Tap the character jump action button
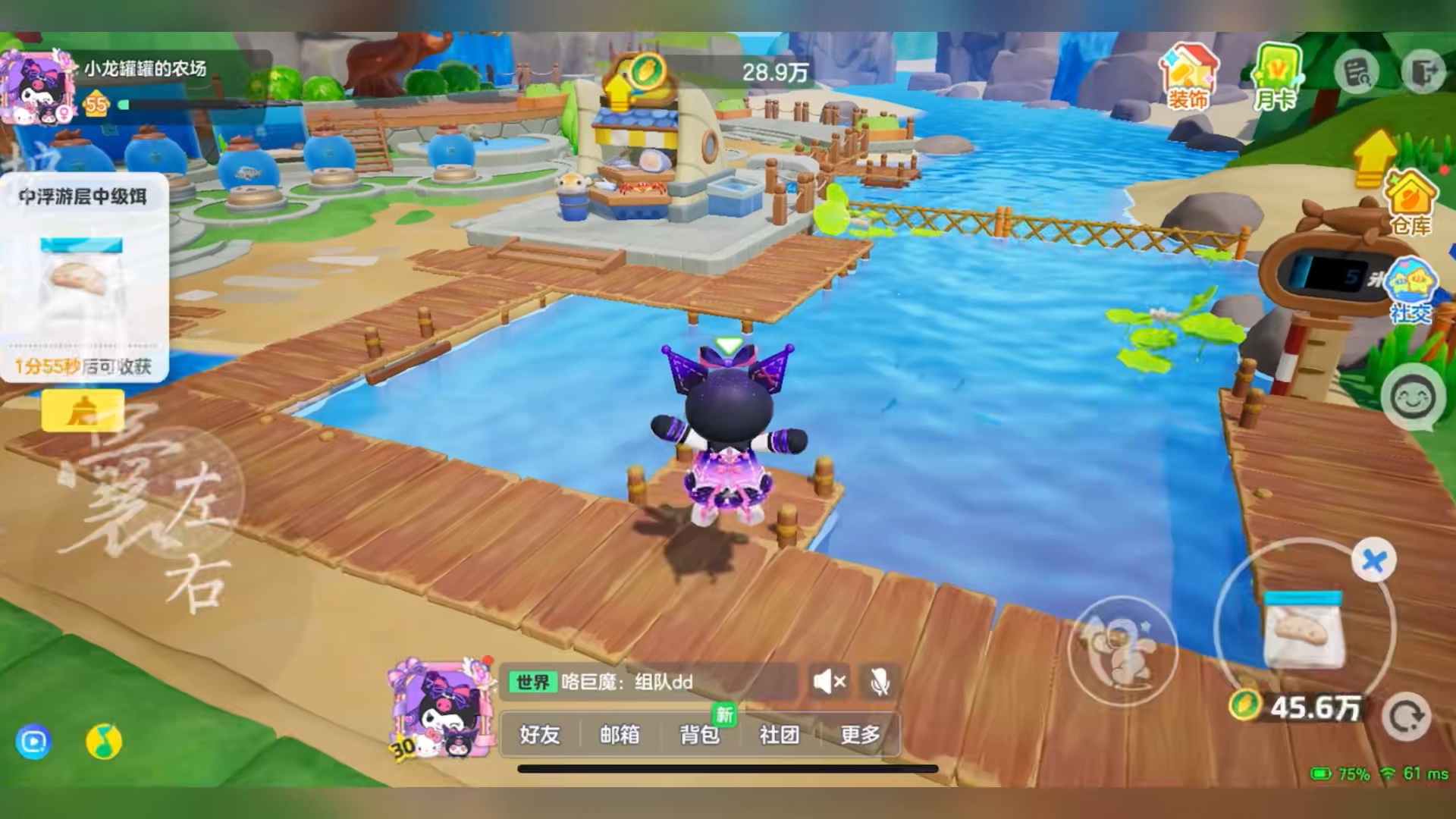 [x=1122, y=650]
